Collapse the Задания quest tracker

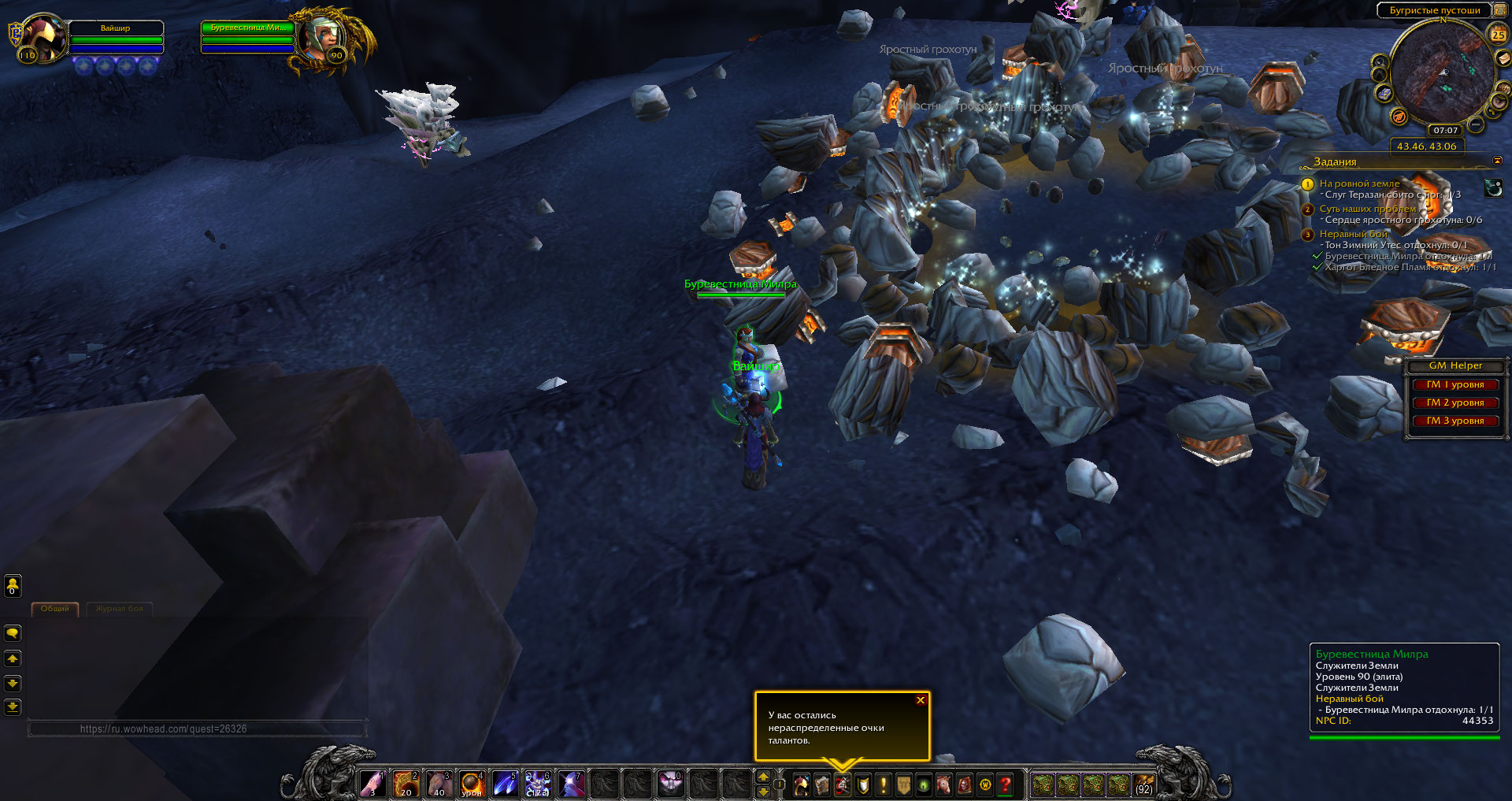tap(1497, 161)
